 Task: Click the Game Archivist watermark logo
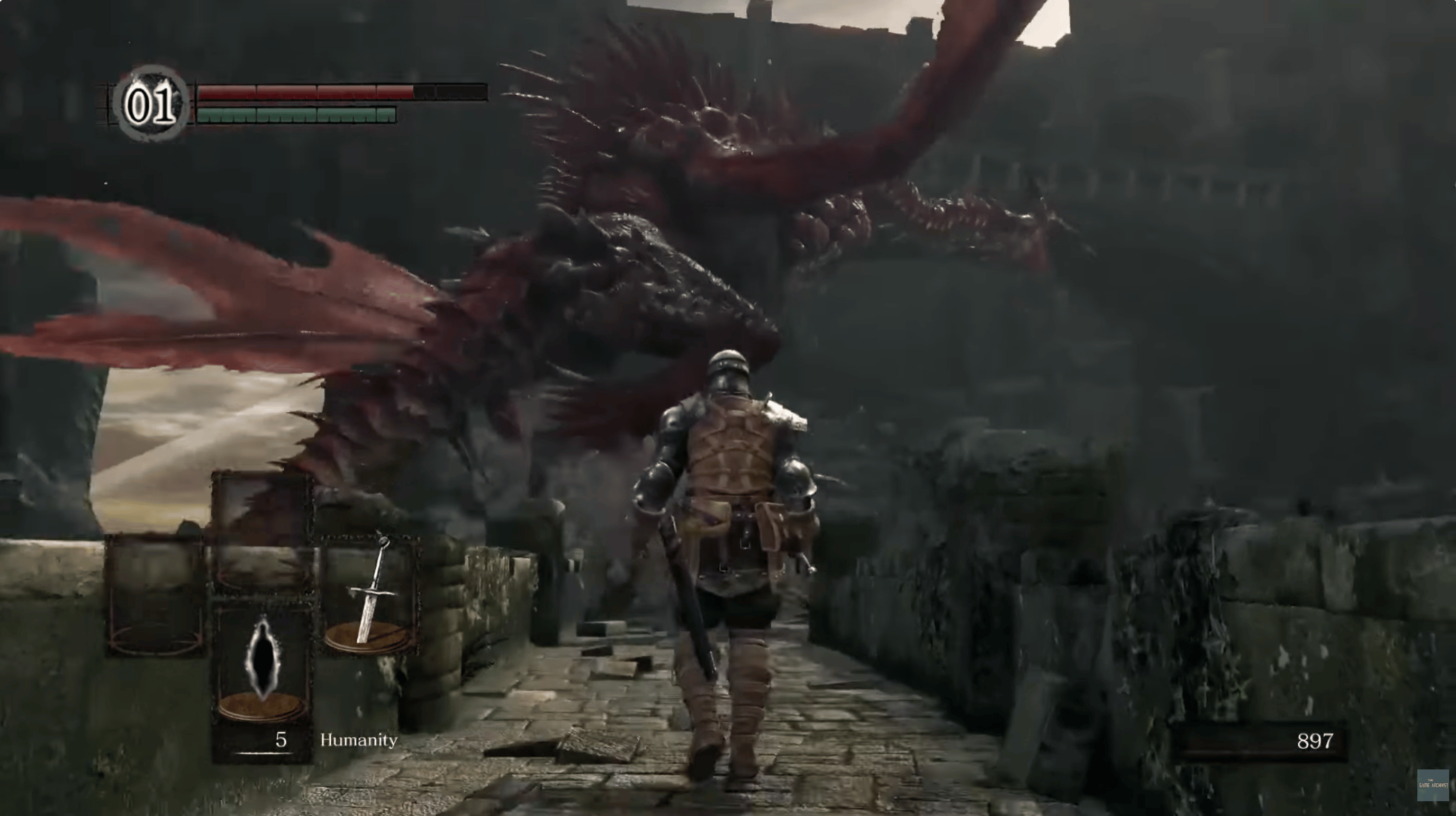[1432, 785]
